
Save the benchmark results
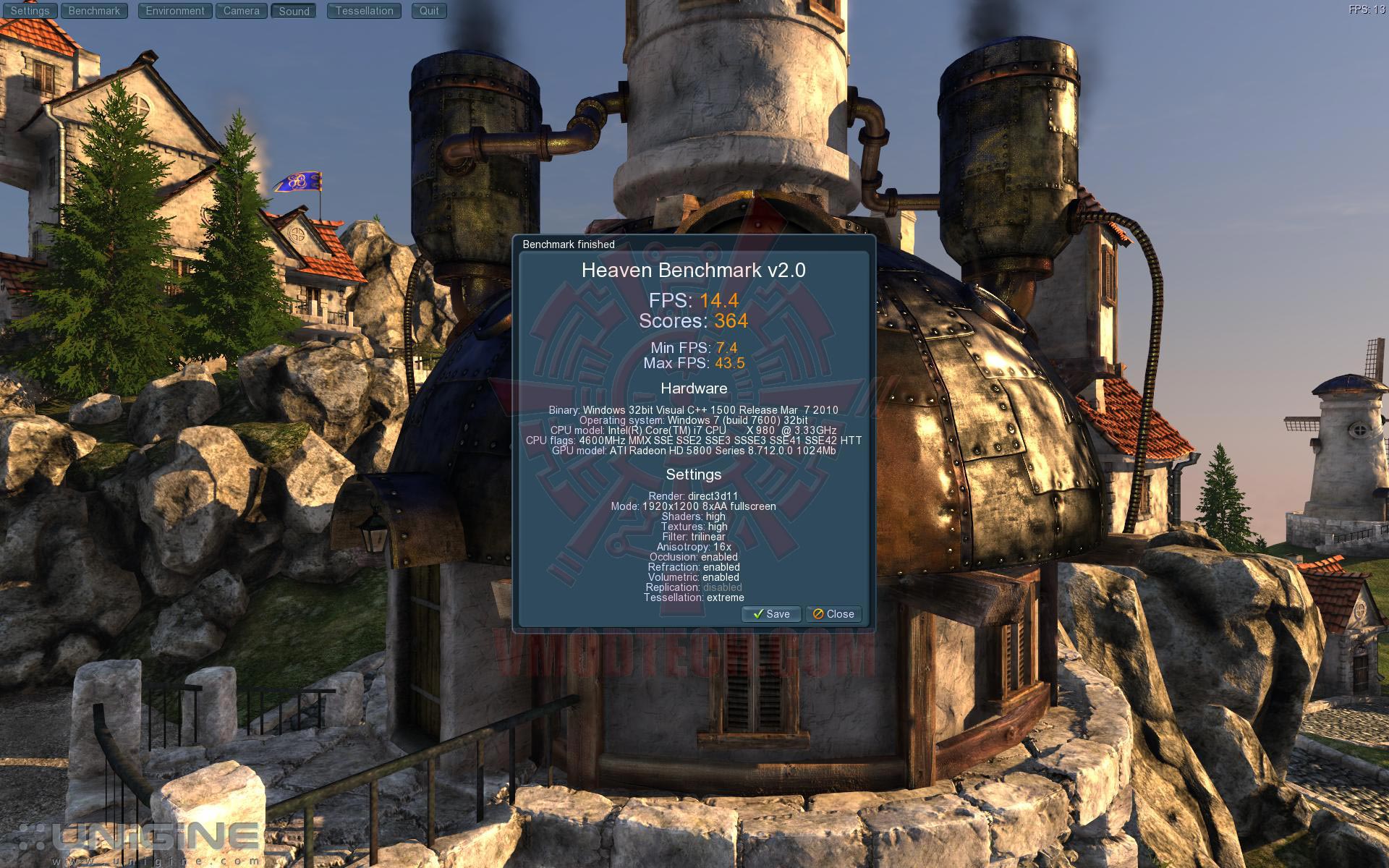coord(771,614)
